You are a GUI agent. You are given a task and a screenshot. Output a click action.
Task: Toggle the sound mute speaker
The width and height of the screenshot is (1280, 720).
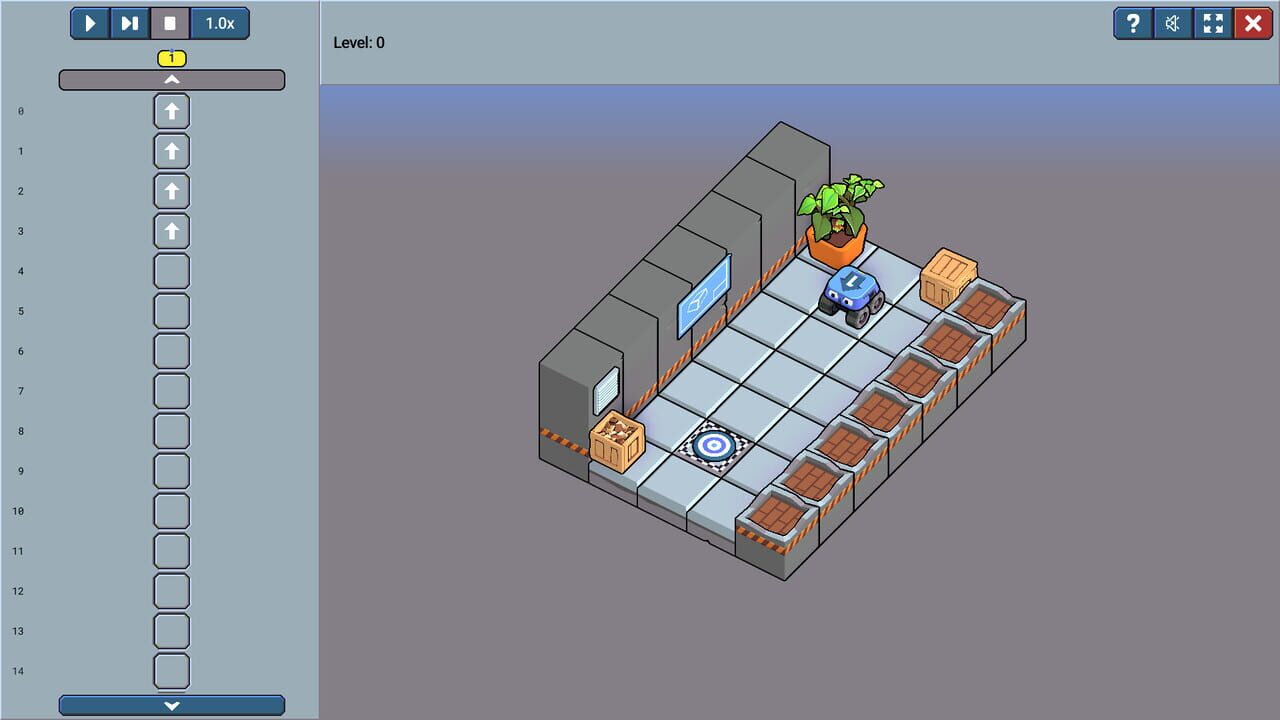pos(1172,23)
